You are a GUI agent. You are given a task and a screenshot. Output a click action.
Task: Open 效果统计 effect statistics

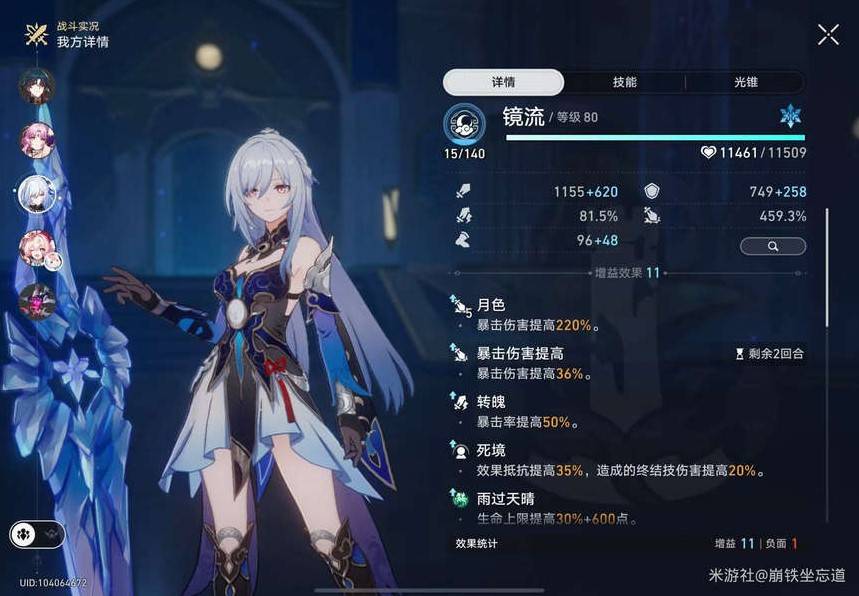476,544
